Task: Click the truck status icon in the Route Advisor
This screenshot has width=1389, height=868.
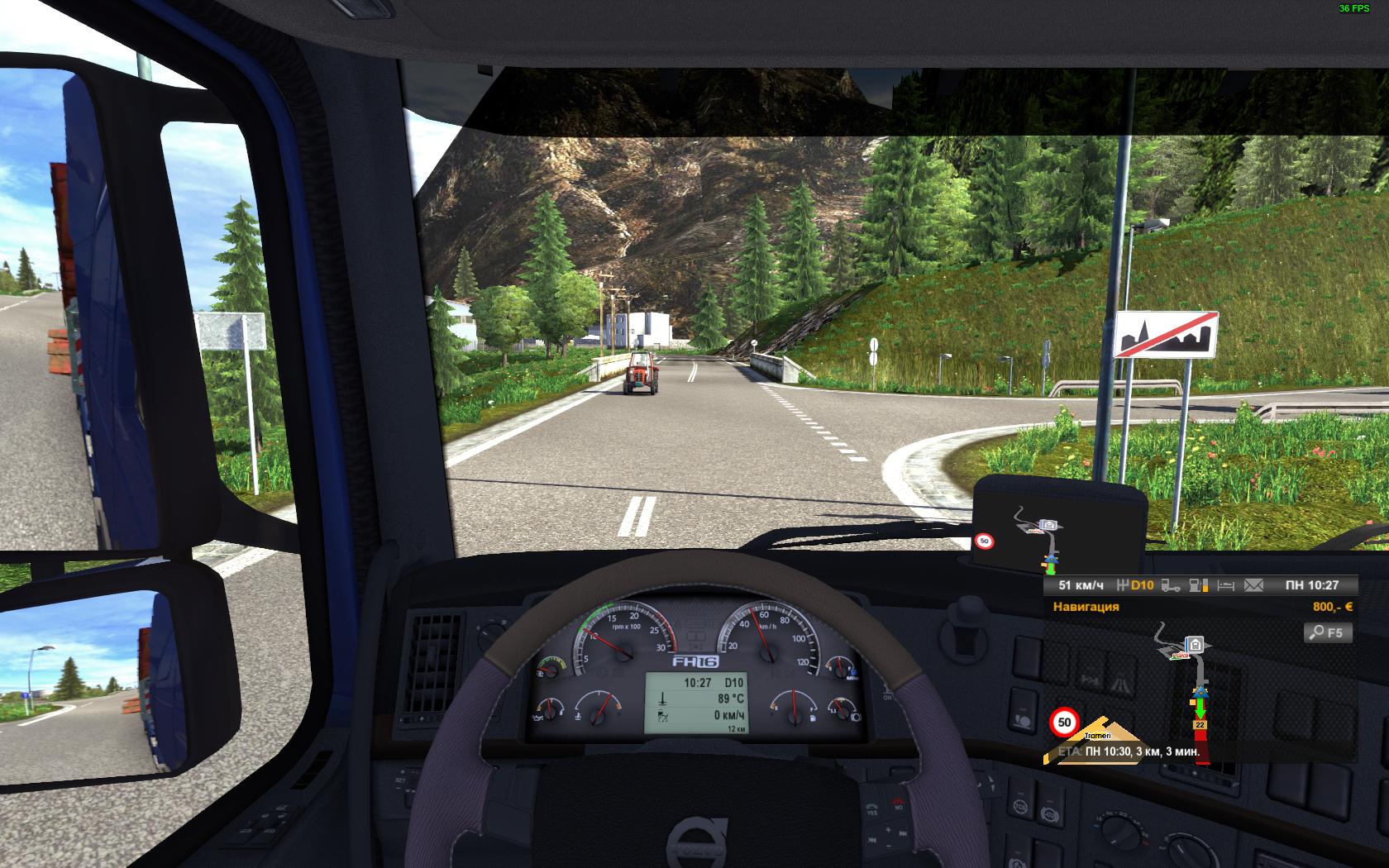Action: pos(1171,587)
